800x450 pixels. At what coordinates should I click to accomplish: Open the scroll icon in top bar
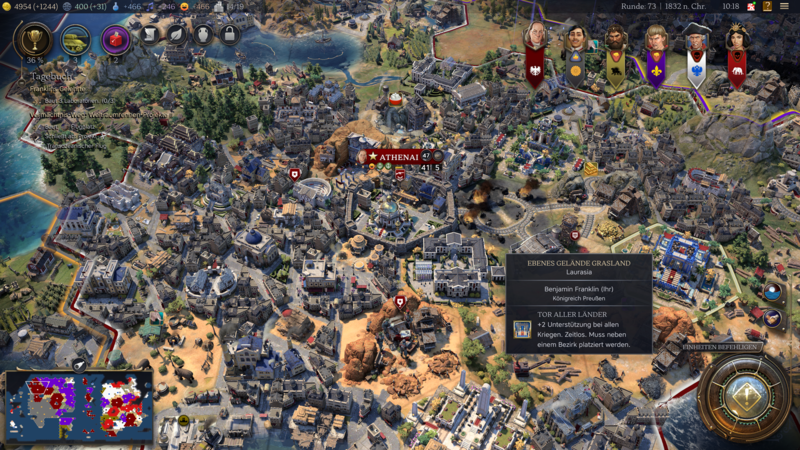tap(148, 34)
